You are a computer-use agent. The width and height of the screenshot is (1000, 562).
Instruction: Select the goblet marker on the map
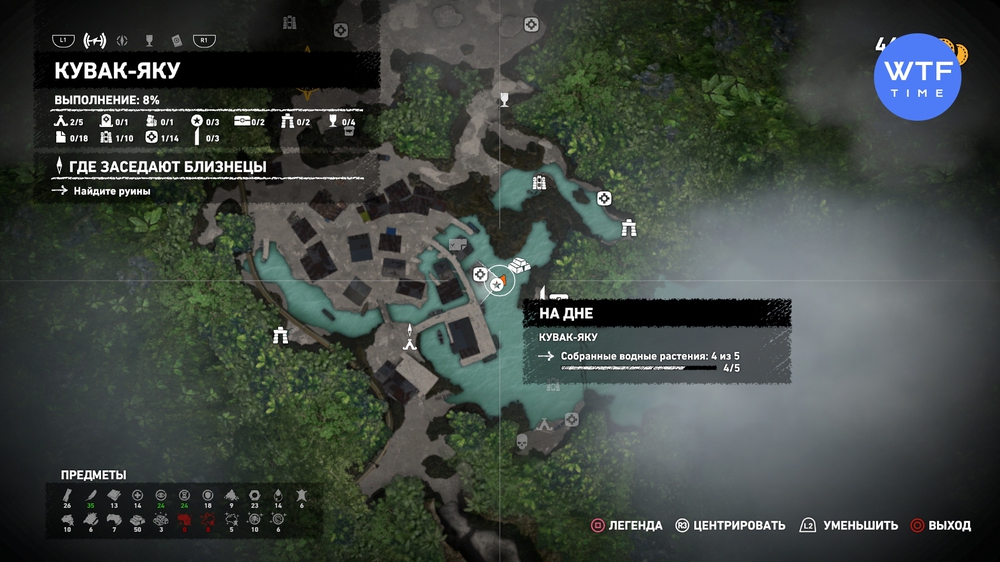pyautogui.click(x=505, y=98)
